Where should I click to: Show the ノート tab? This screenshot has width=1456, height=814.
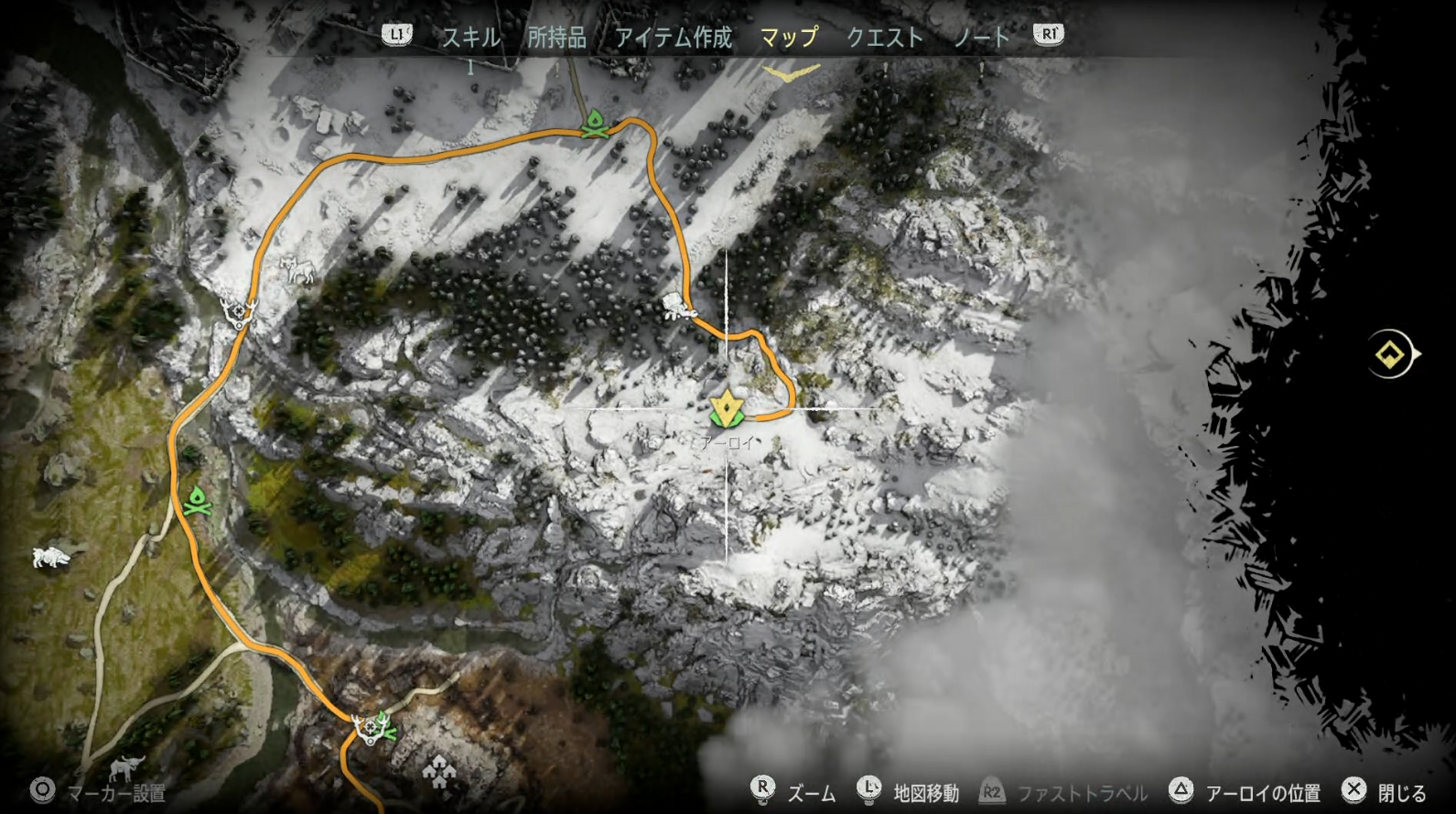coord(981,37)
